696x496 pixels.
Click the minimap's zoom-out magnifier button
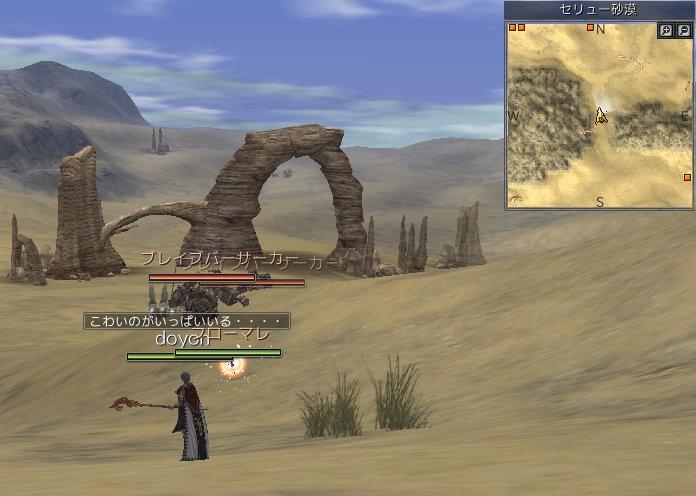coord(683,31)
